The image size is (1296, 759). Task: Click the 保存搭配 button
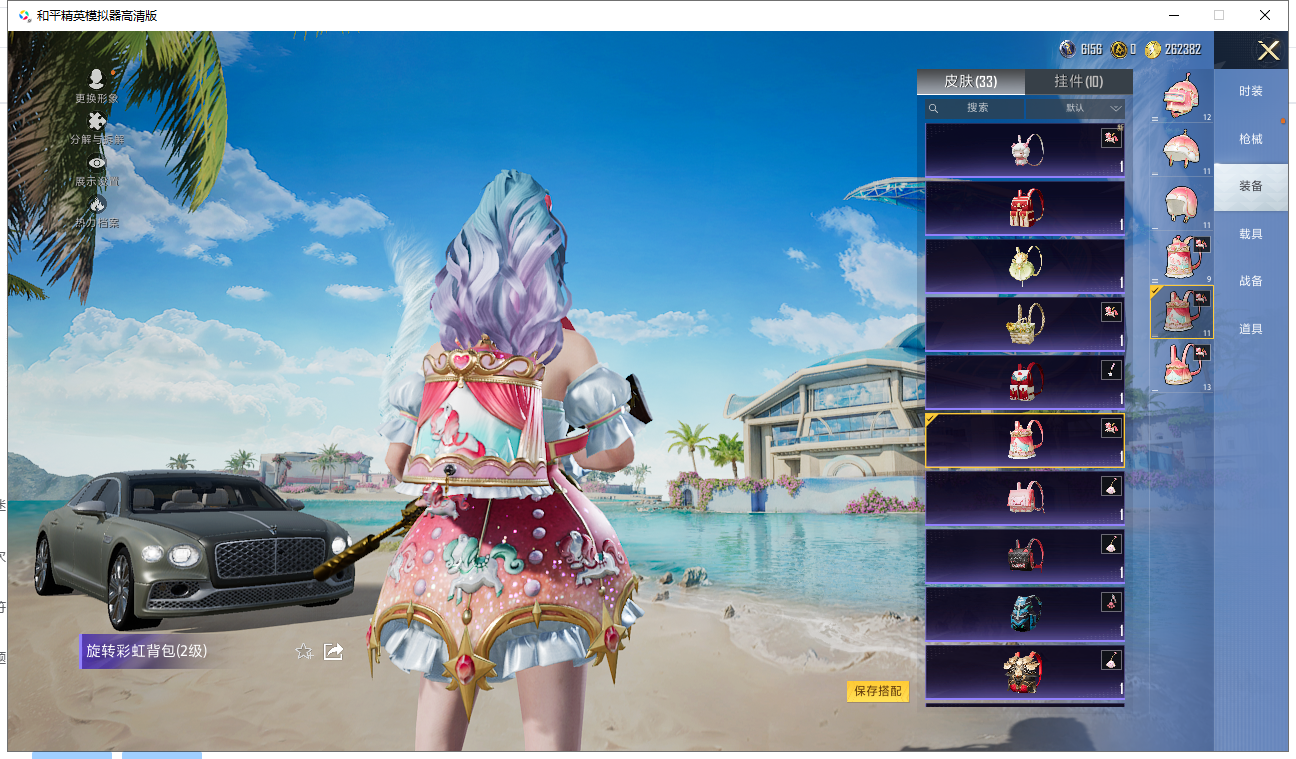pos(878,691)
